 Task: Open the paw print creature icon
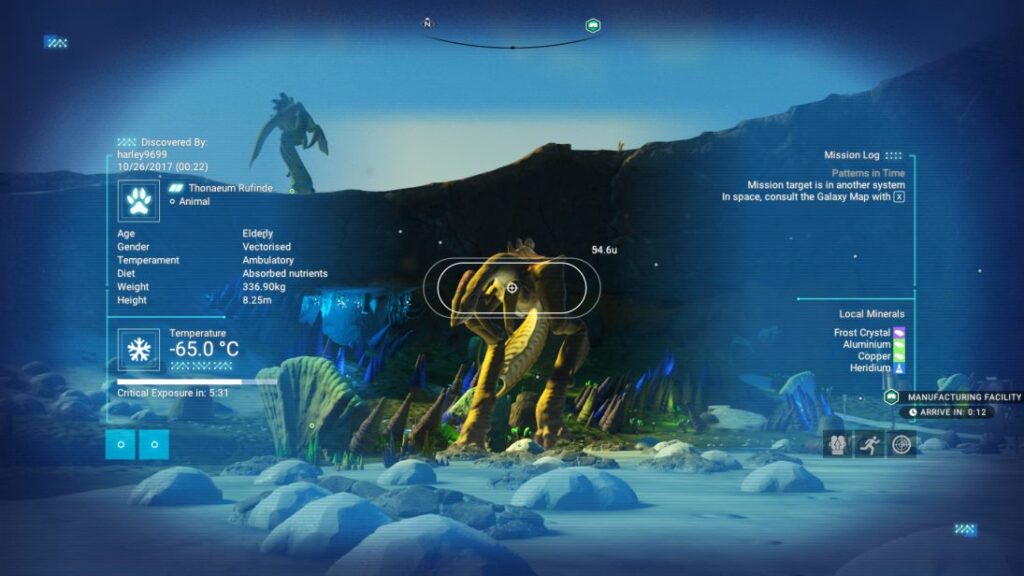point(137,200)
